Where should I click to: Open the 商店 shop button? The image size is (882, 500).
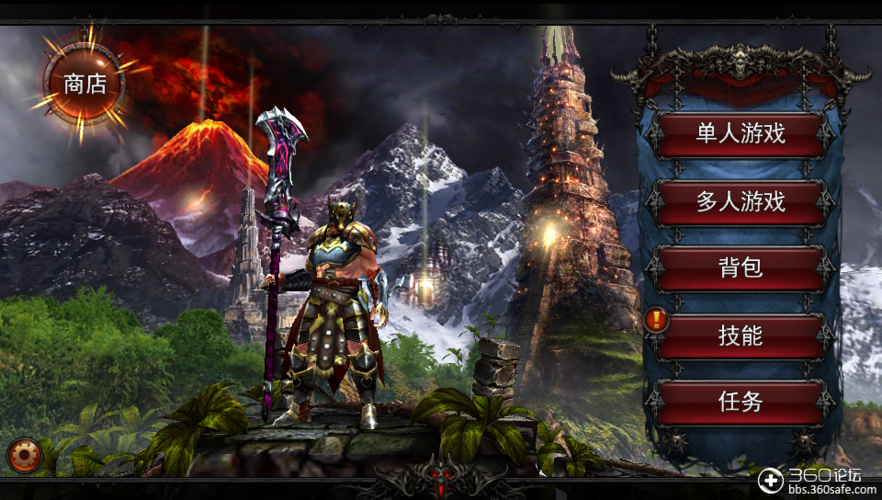coord(84,84)
